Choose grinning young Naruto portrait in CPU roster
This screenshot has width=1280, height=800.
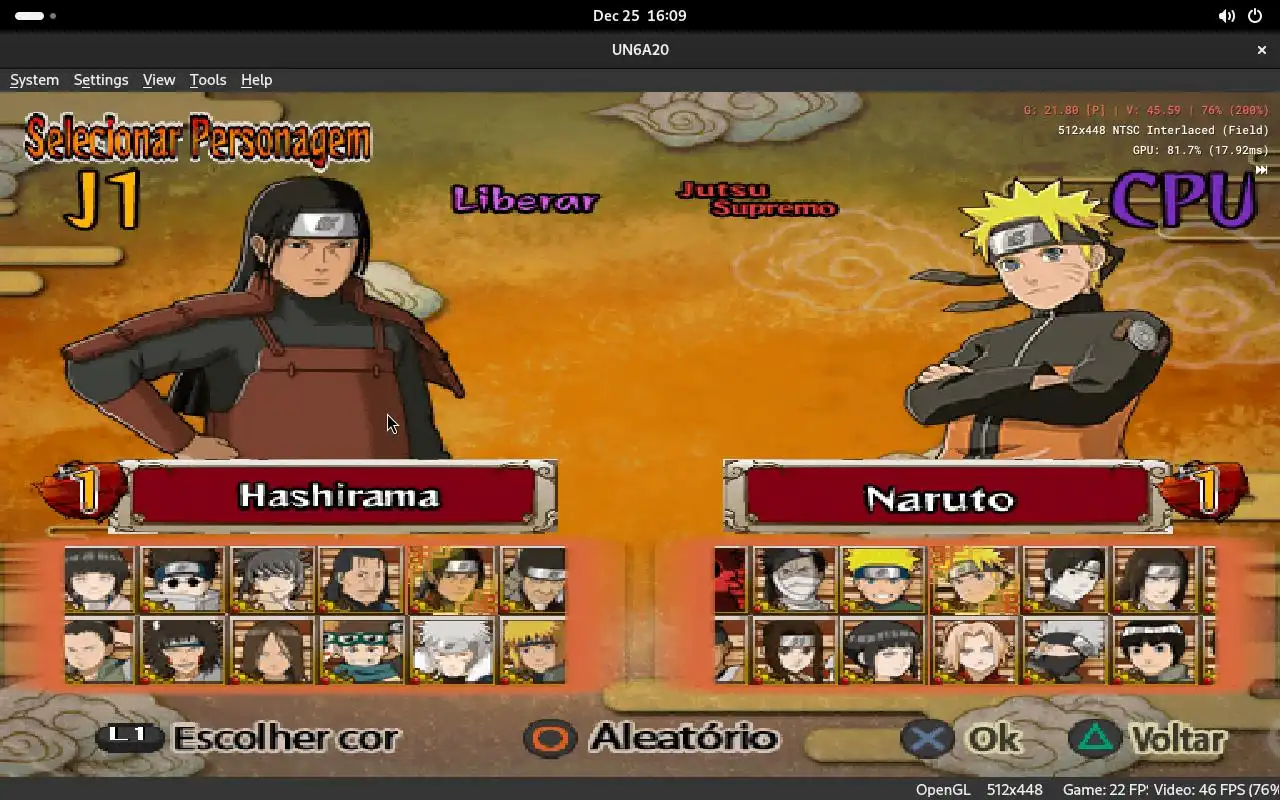[x=882, y=579]
